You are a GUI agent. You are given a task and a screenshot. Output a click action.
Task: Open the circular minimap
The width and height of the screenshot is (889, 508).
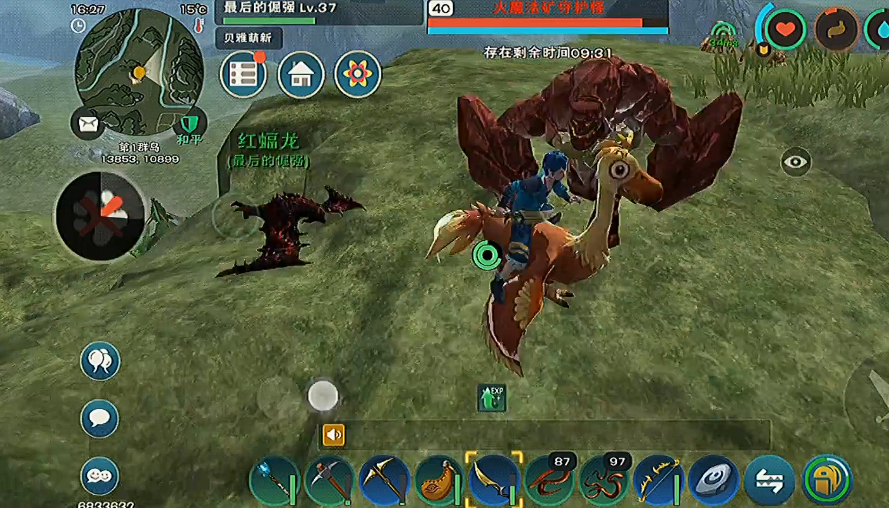[x=138, y=71]
